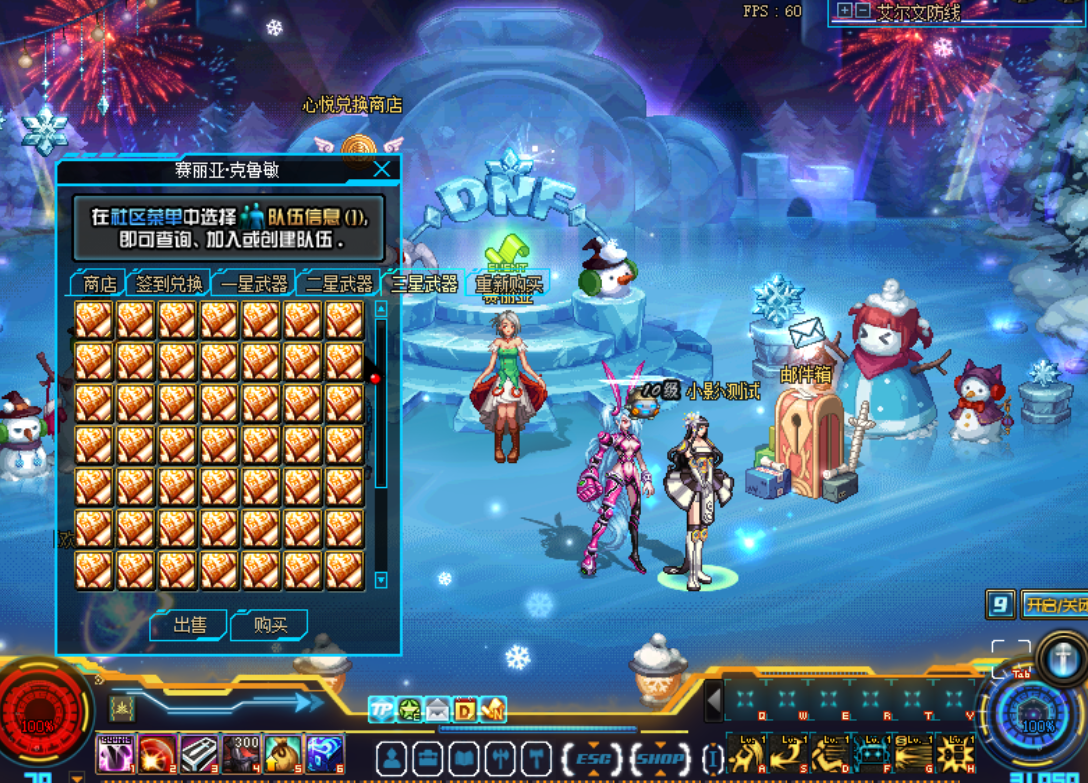Show the 三星武器 tab

(x=424, y=284)
